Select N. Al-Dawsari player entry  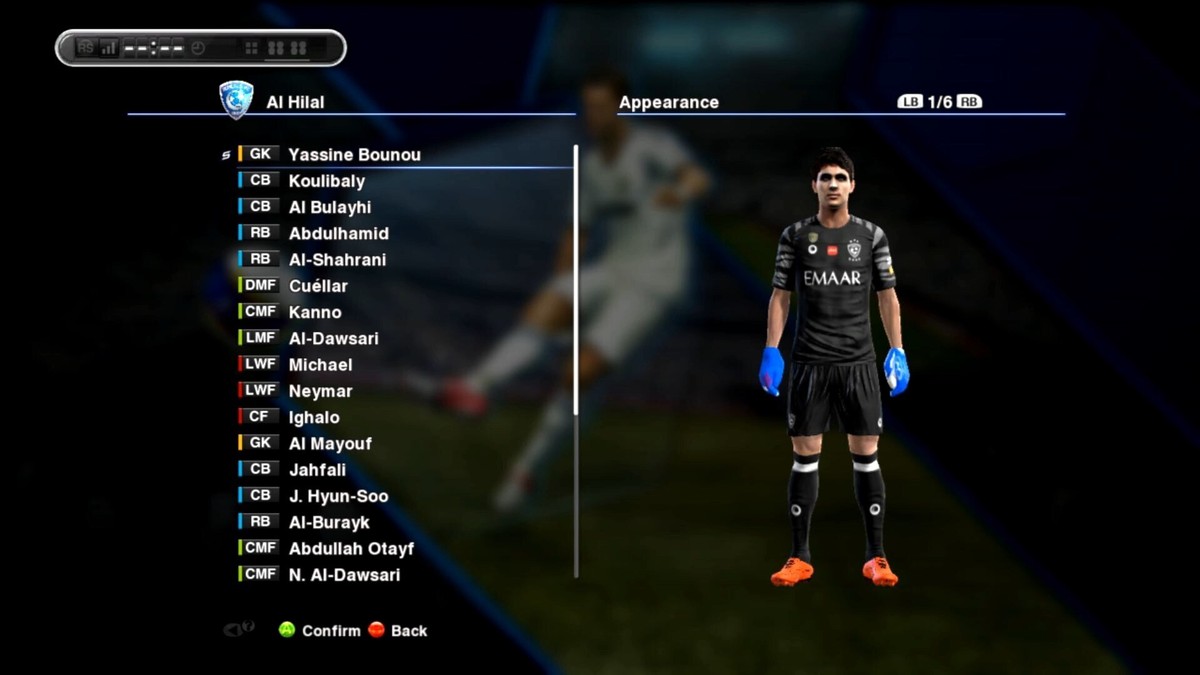[x=344, y=575]
